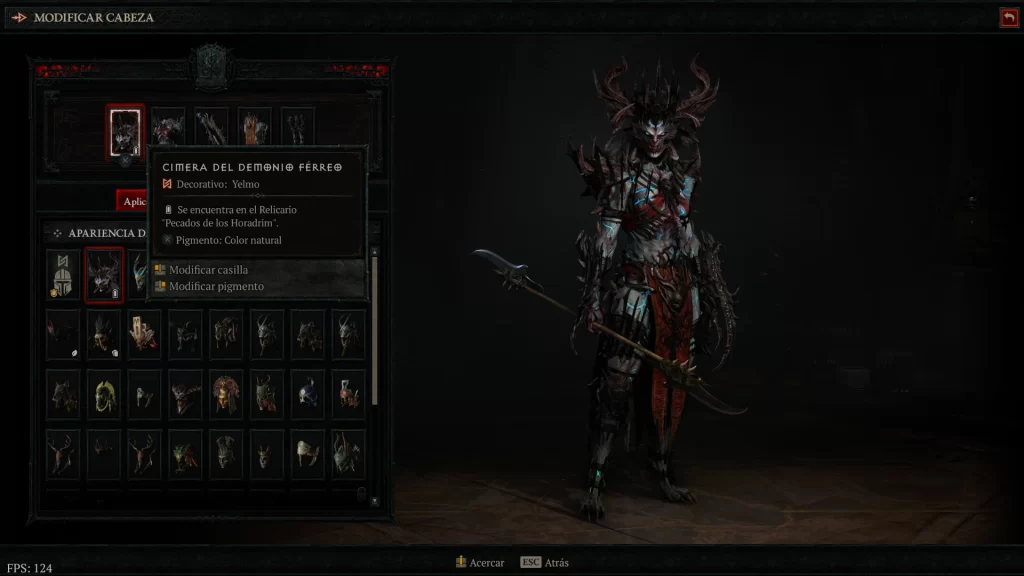Pick the skull with feather crest helm

pos(104,334)
